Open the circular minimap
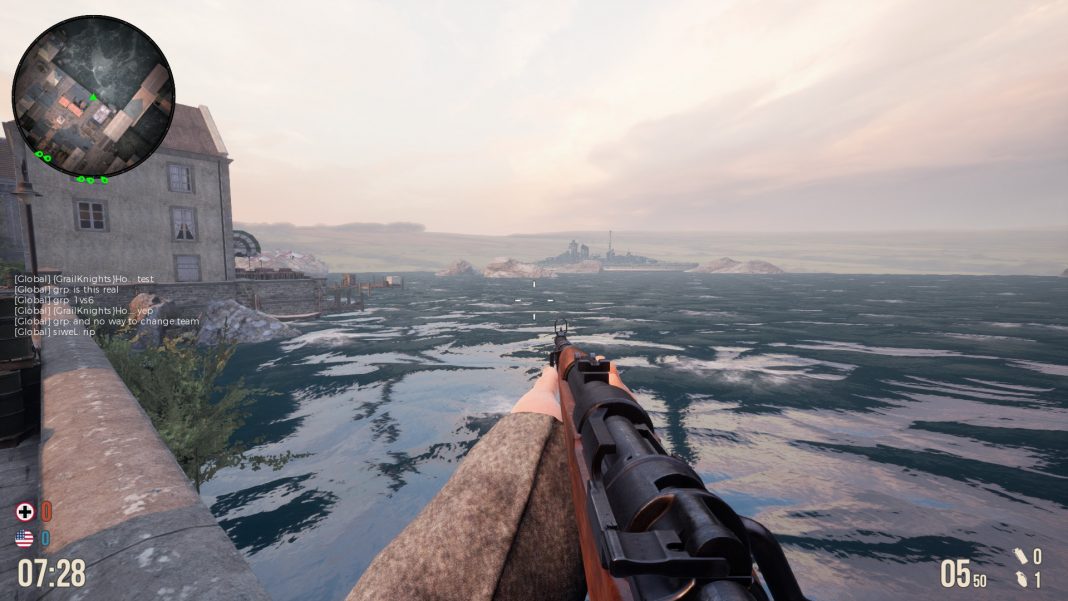The width and height of the screenshot is (1068, 601). coord(93,96)
